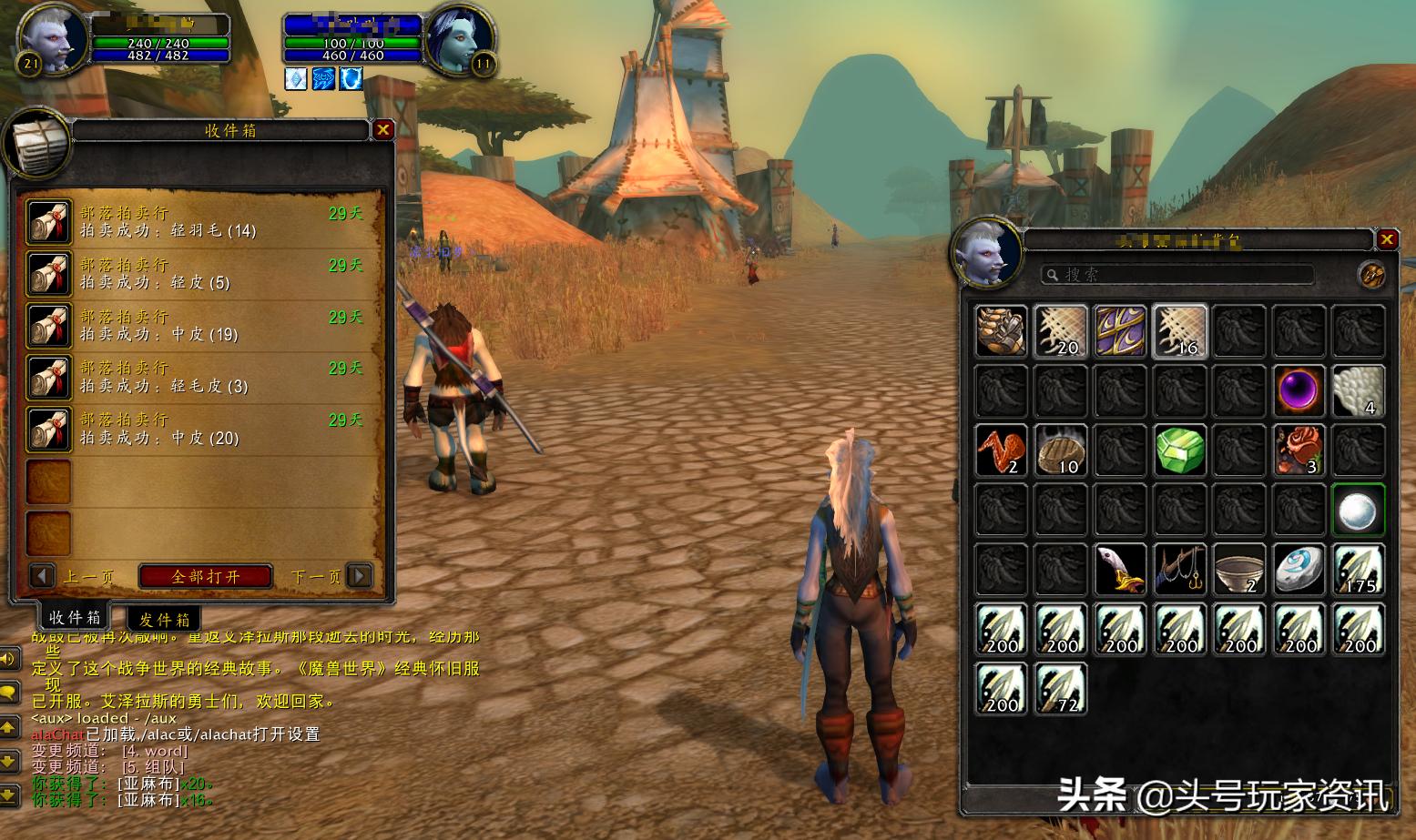Switch to the 发件箱 send mail tab
Viewport: 1416px width, 840px height.
click(164, 620)
